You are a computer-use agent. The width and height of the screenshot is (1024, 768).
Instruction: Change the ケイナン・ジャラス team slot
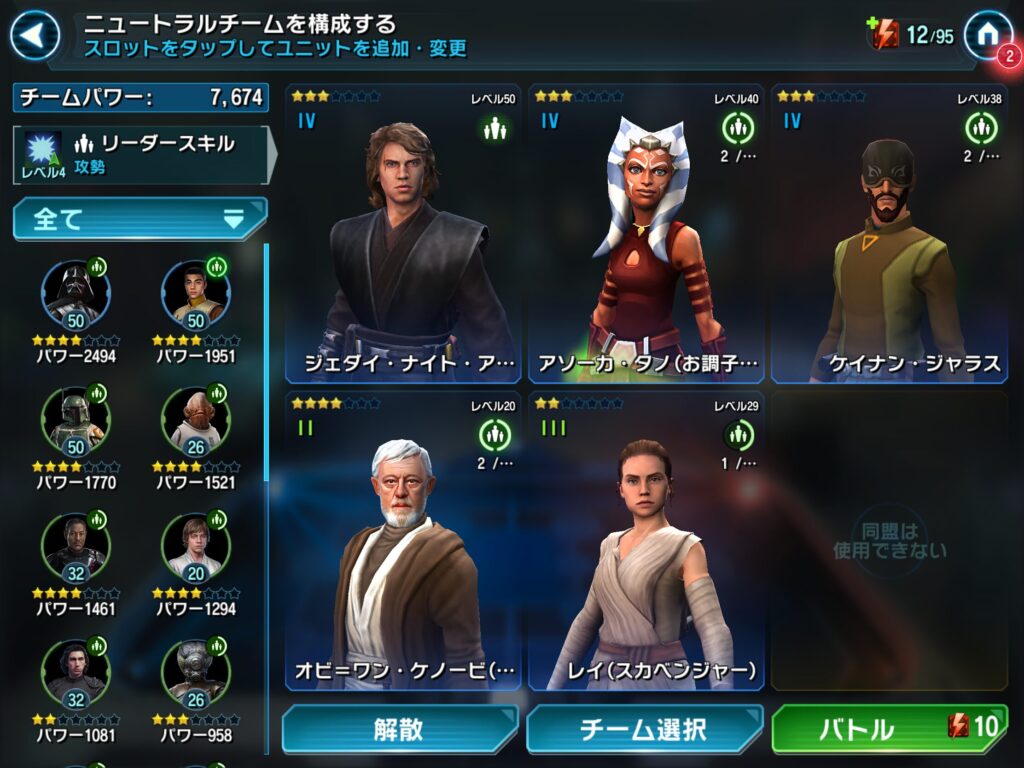click(x=889, y=234)
